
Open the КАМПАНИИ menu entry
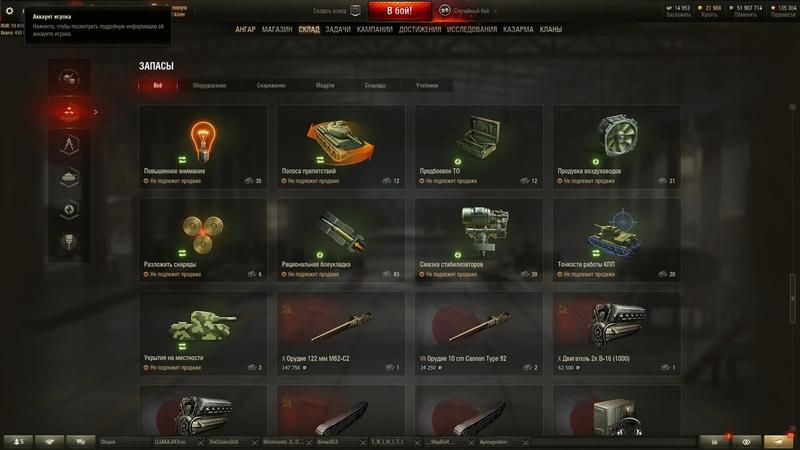coord(374,30)
